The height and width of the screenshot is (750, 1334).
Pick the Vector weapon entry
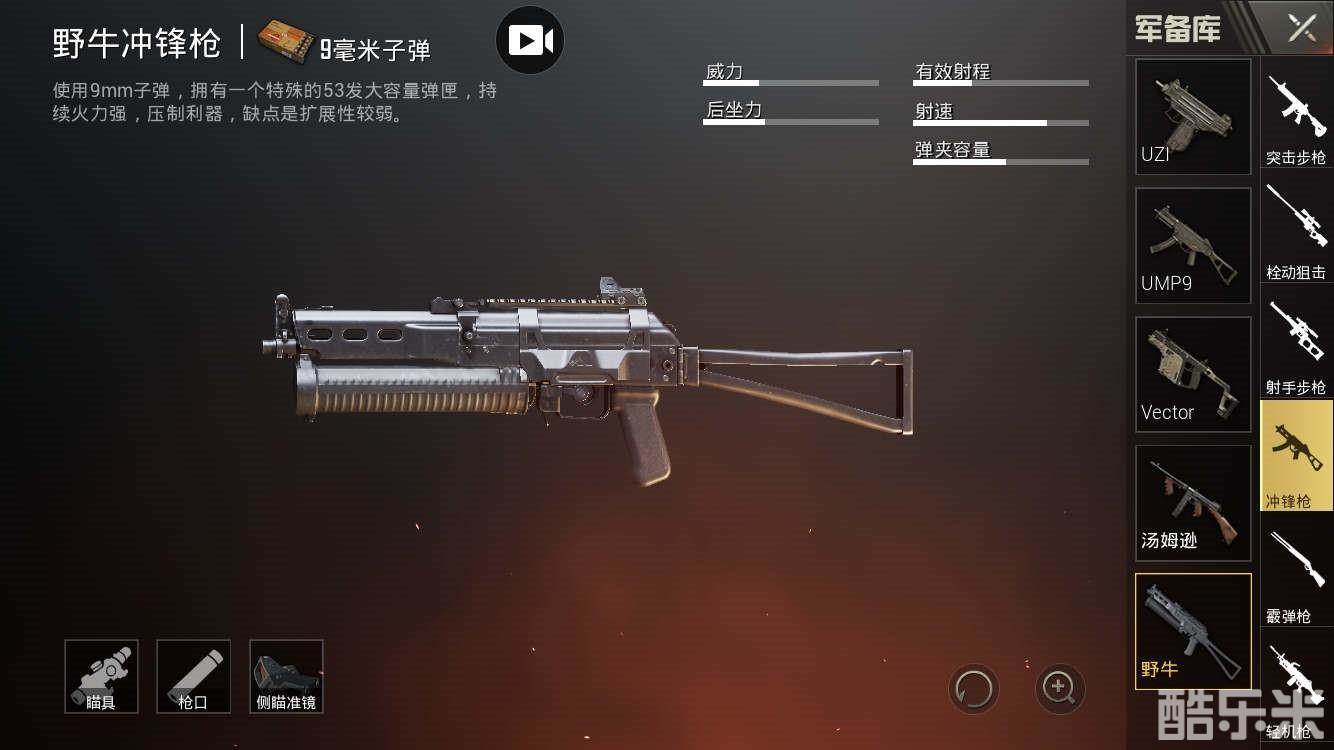[1193, 374]
